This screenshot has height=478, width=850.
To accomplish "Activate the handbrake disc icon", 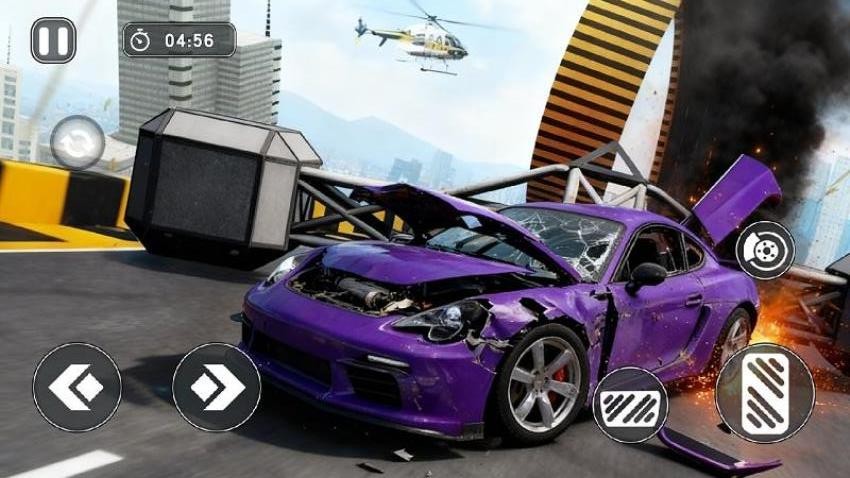I will pyautogui.click(x=765, y=249).
